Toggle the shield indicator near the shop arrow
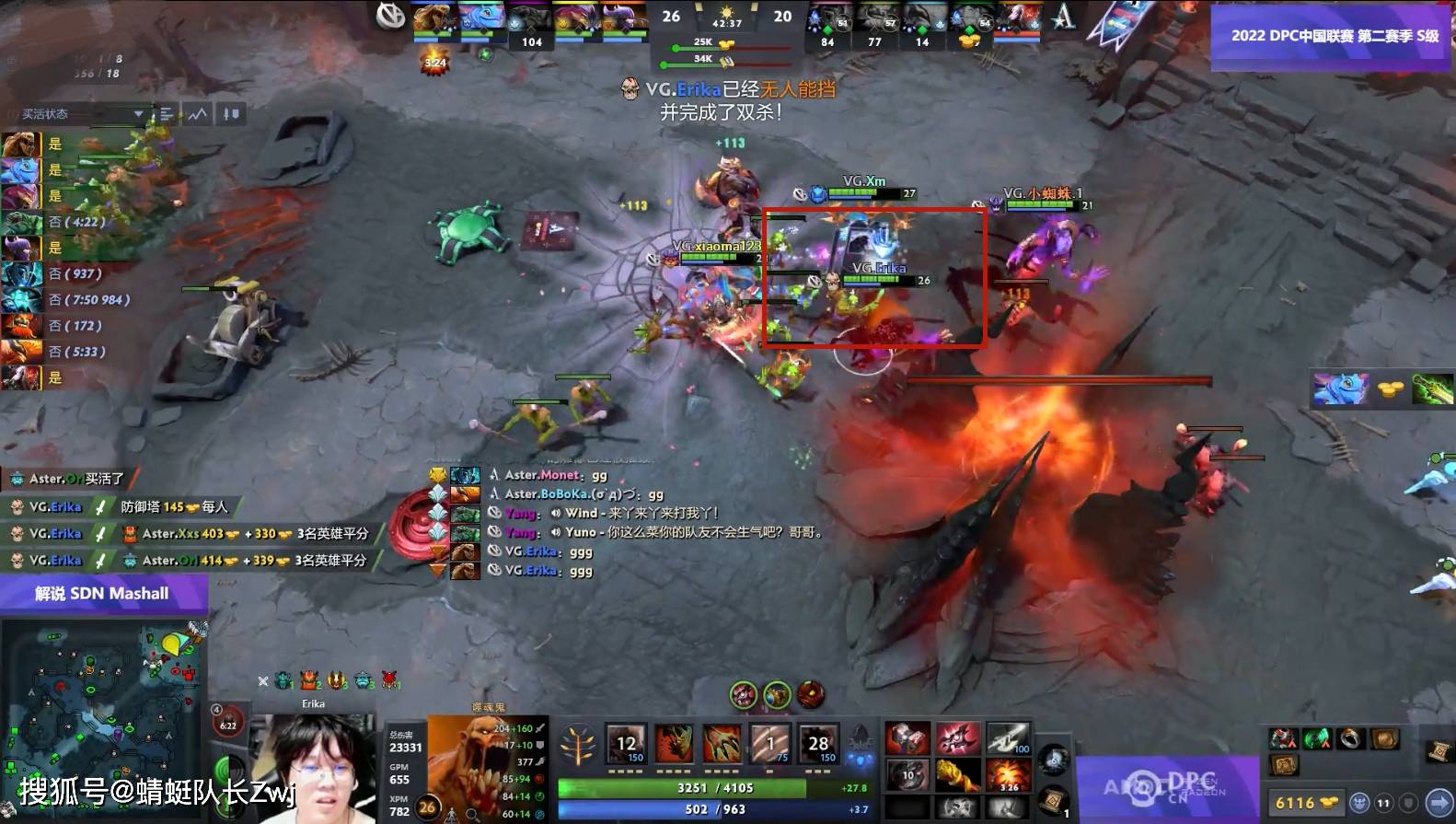This screenshot has height=824, width=1456. coord(1406,803)
